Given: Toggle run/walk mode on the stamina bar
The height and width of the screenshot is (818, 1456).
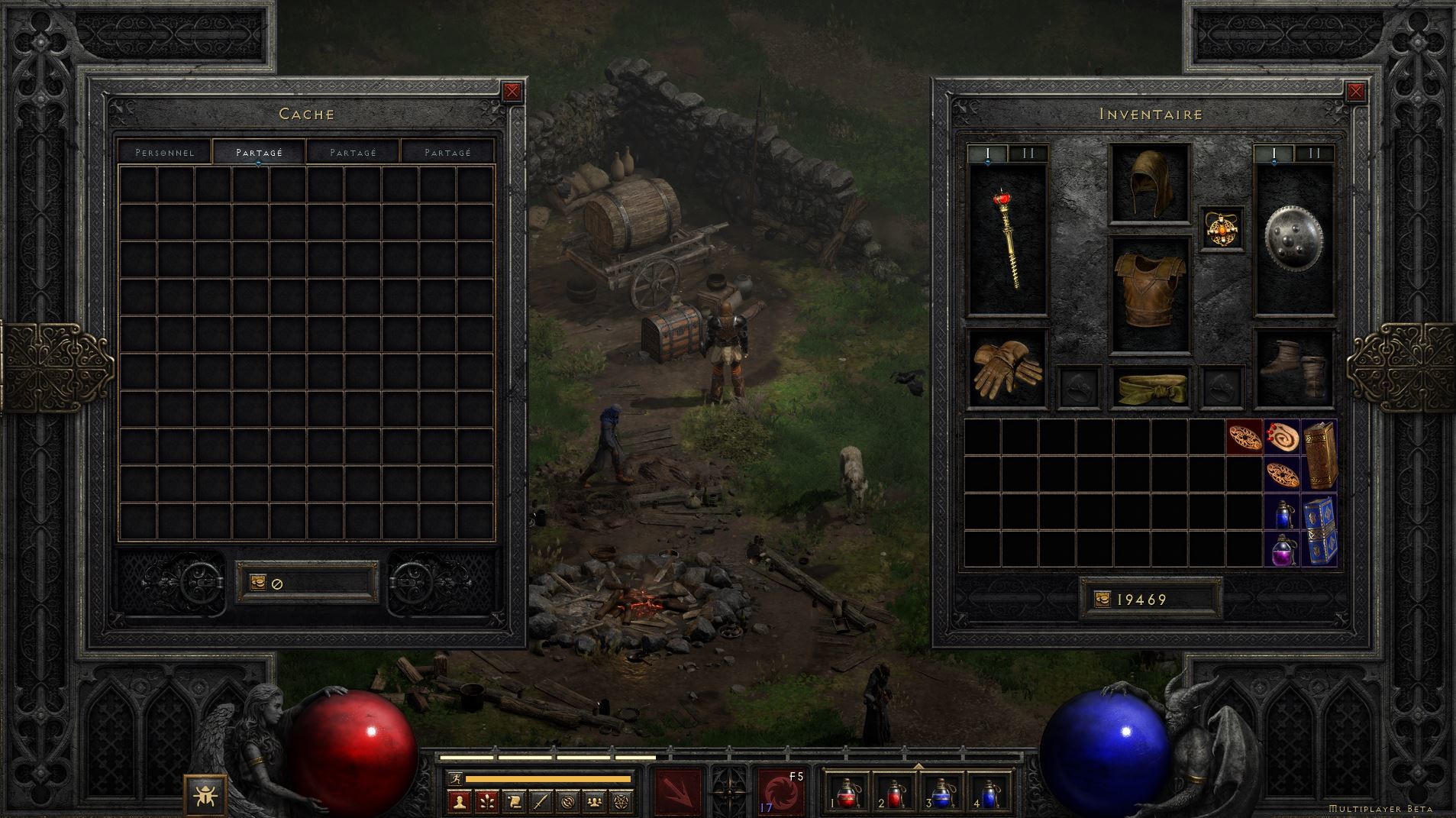Looking at the screenshot, I should 457,778.
